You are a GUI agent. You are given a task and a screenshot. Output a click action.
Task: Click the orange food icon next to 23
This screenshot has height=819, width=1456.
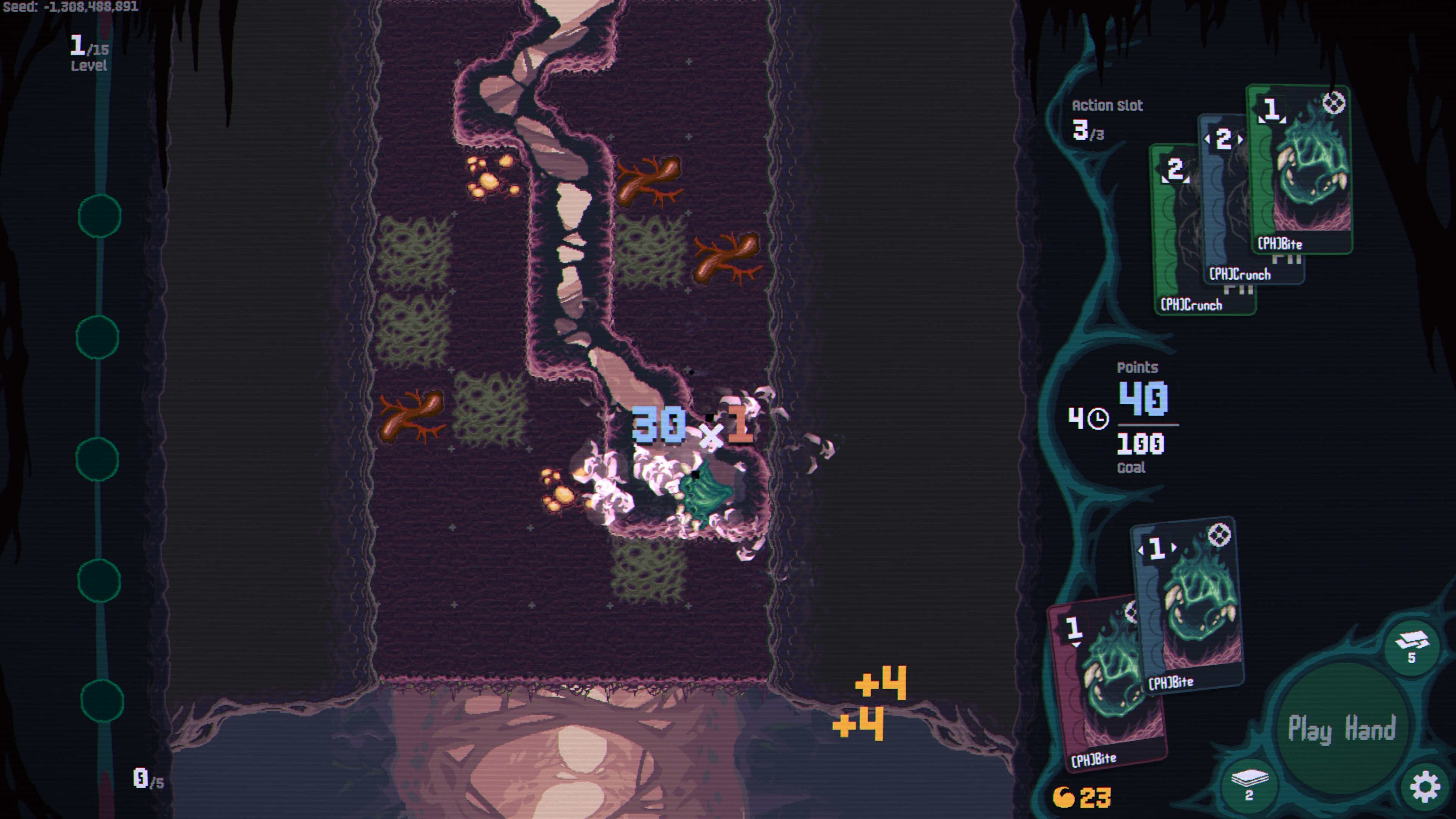tap(1064, 797)
